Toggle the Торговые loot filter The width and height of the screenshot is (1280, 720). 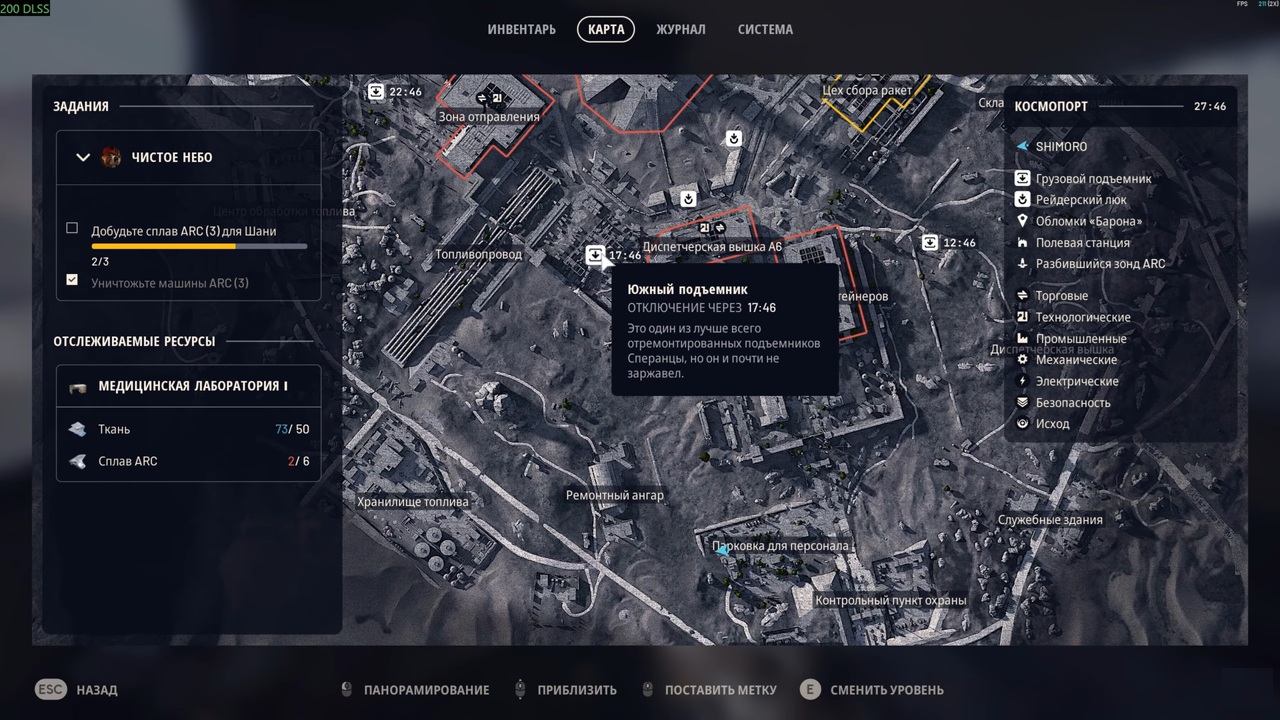(1061, 296)
